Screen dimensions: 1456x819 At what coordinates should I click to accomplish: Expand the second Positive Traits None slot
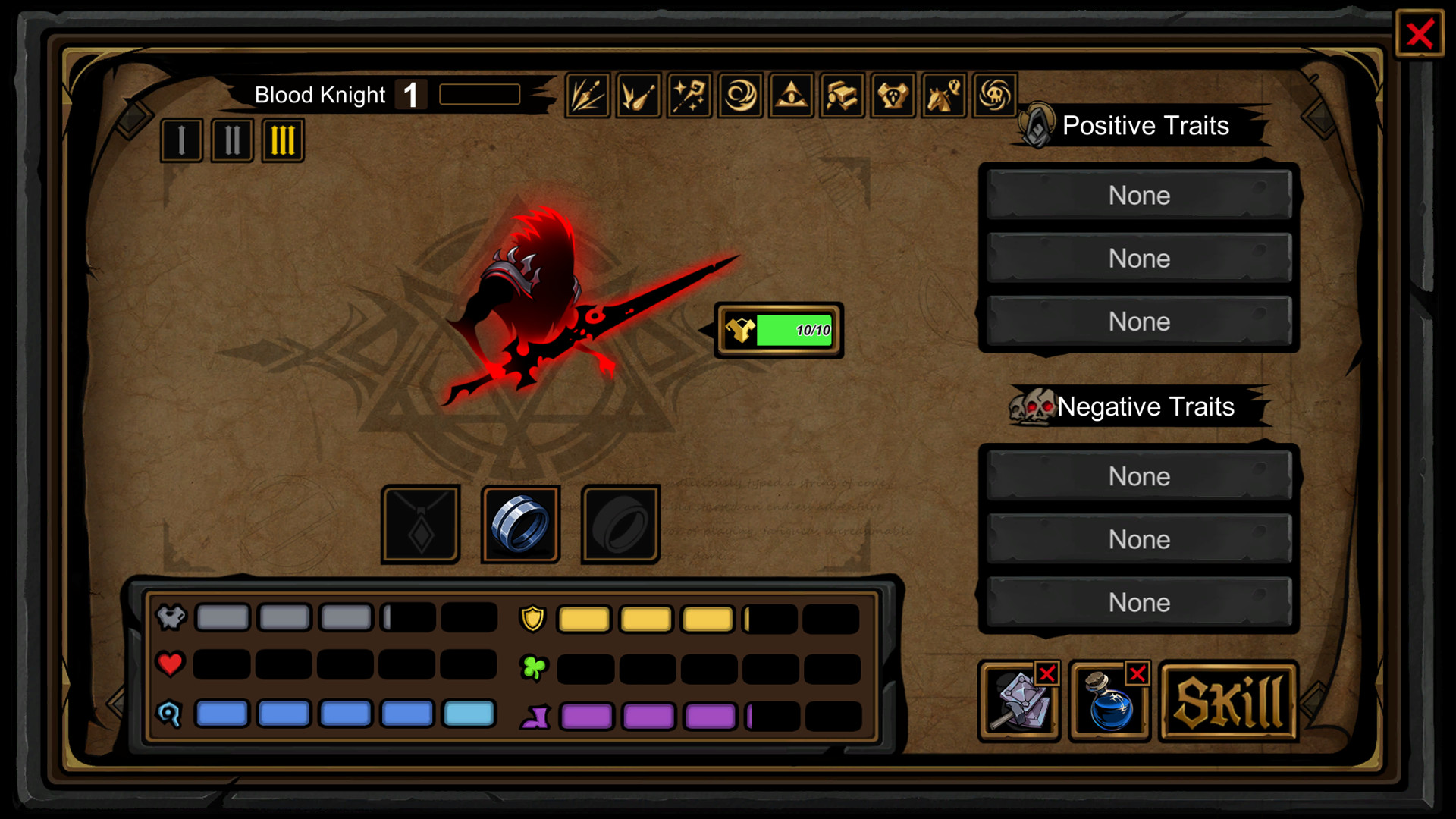point(1138,259)
